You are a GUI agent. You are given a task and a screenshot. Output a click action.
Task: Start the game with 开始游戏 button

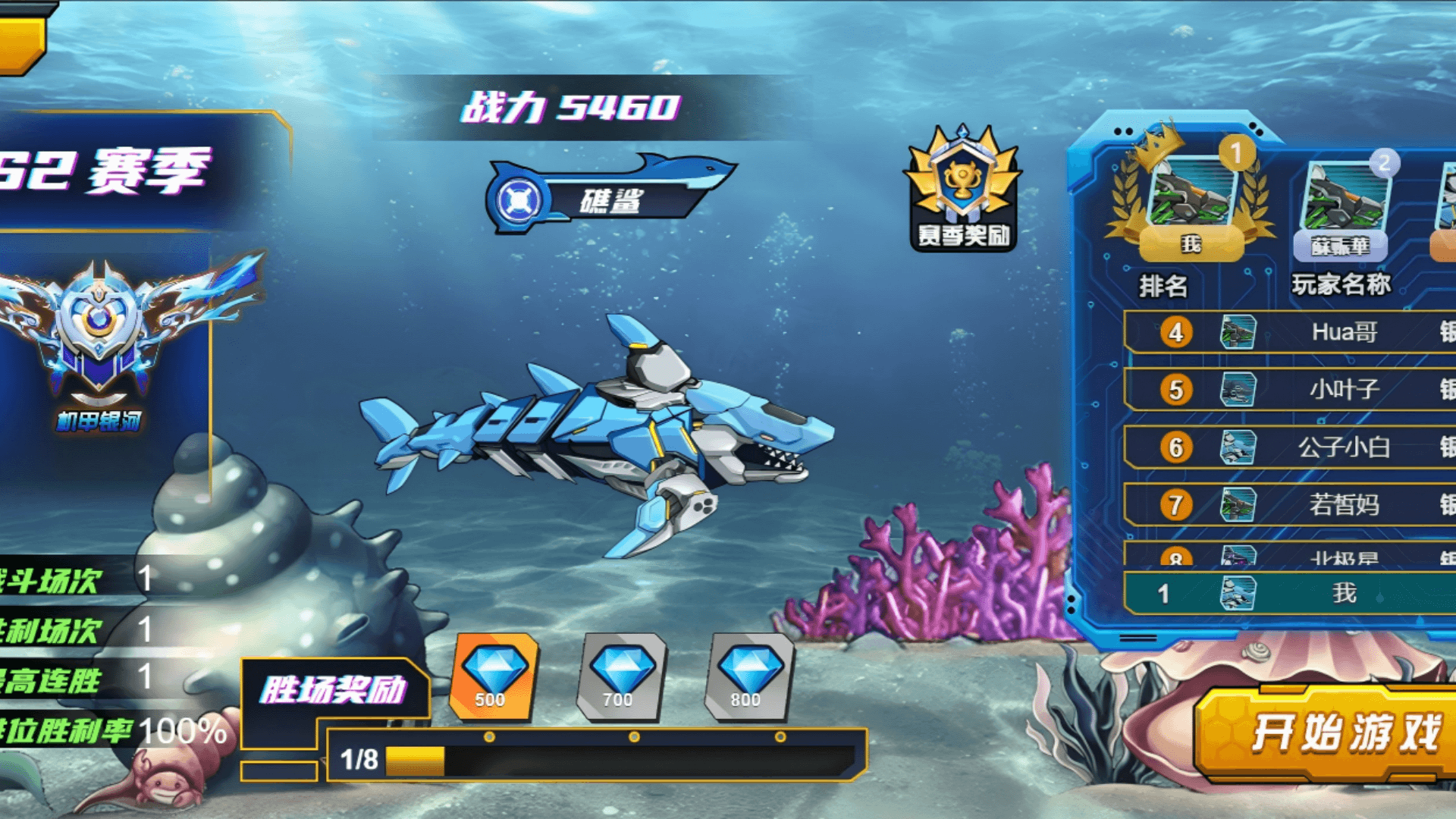1335,733
